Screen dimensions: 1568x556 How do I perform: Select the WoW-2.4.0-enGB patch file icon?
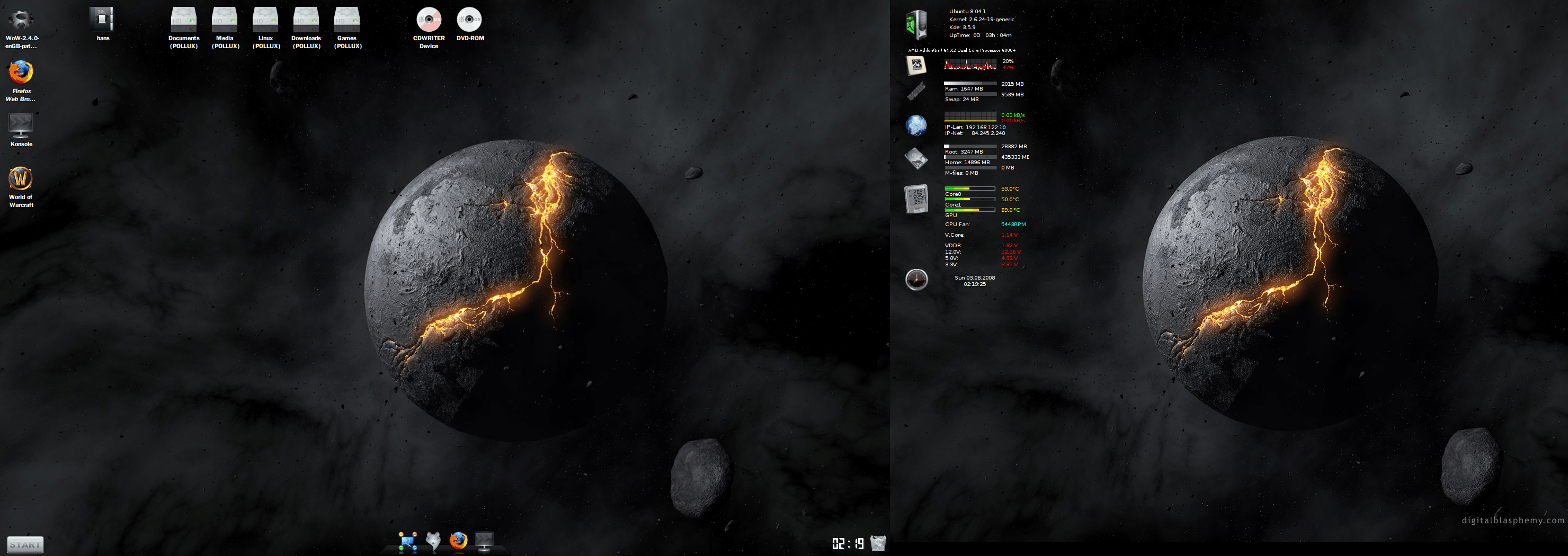(x=21, y=20)
